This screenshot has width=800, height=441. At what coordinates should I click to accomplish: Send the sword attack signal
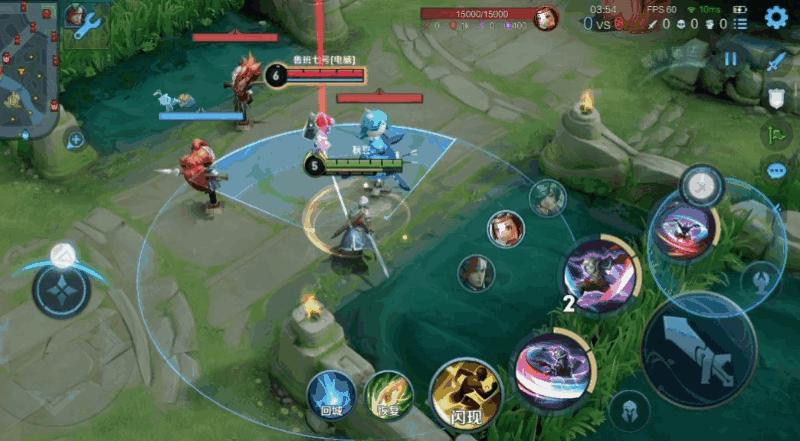(777, 60)
